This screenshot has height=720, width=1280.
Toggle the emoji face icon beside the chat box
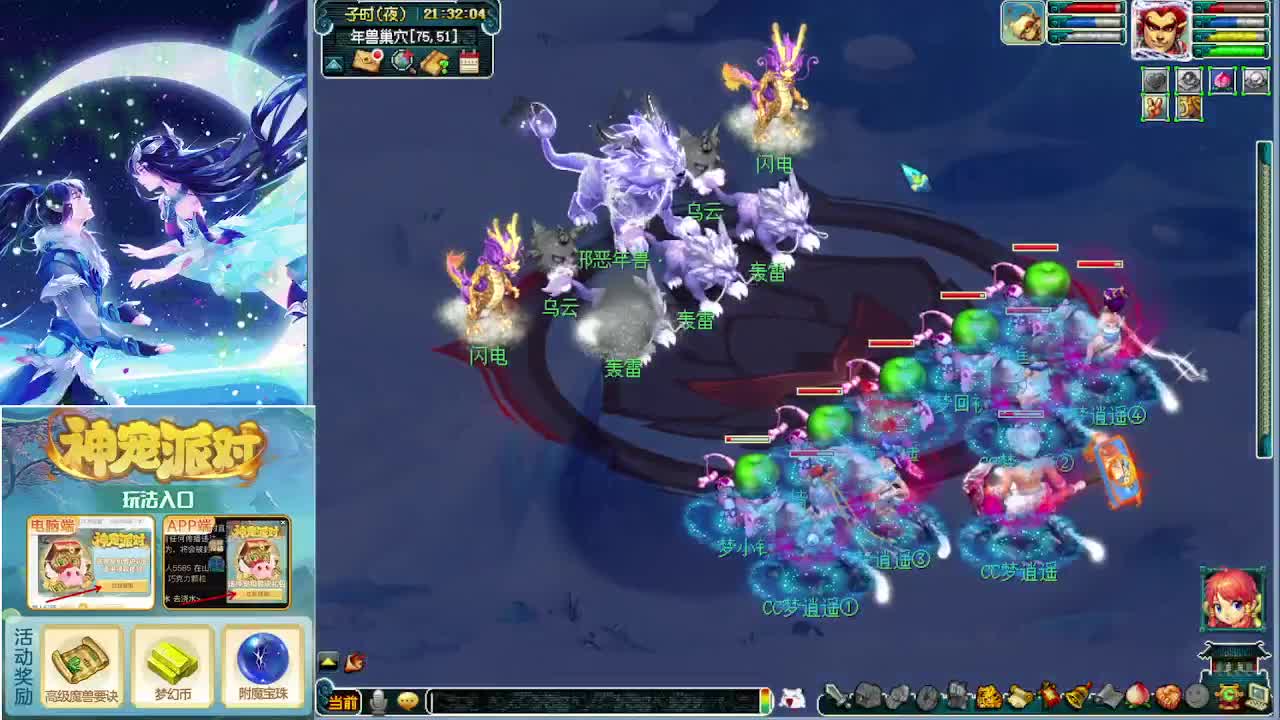click(408, 701)
